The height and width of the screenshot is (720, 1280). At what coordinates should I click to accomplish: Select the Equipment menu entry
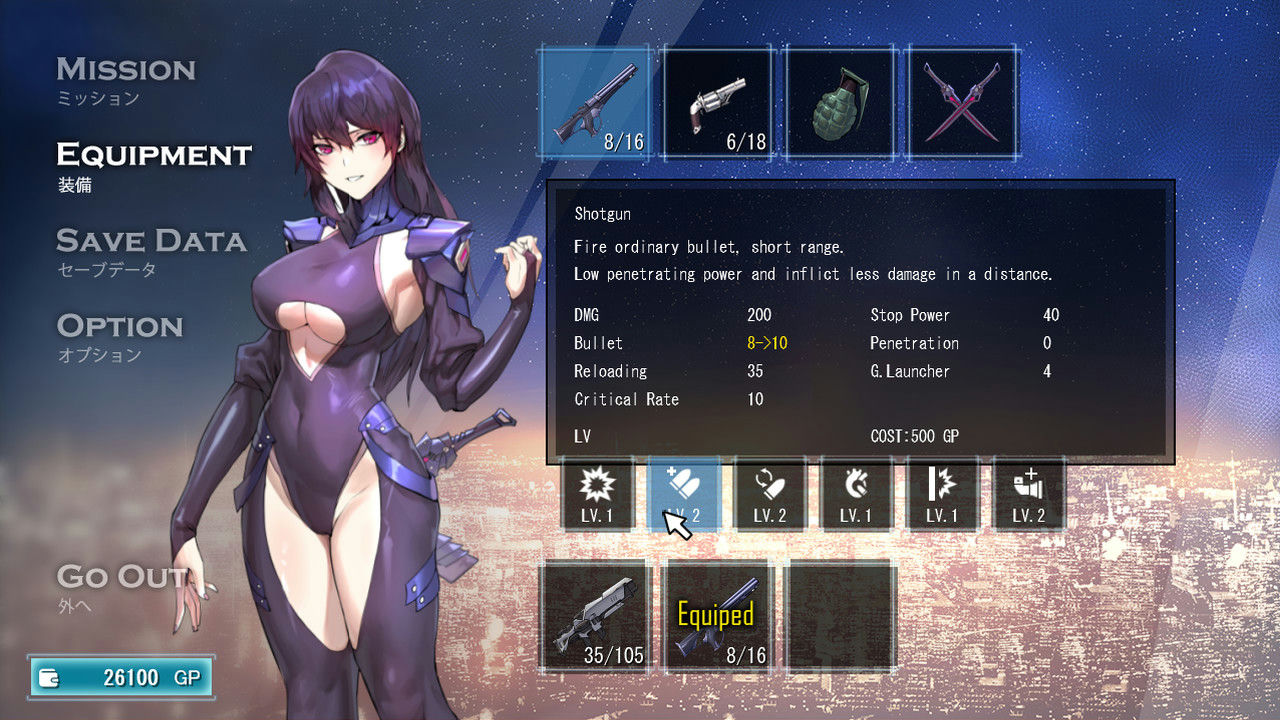click(154, 155)
